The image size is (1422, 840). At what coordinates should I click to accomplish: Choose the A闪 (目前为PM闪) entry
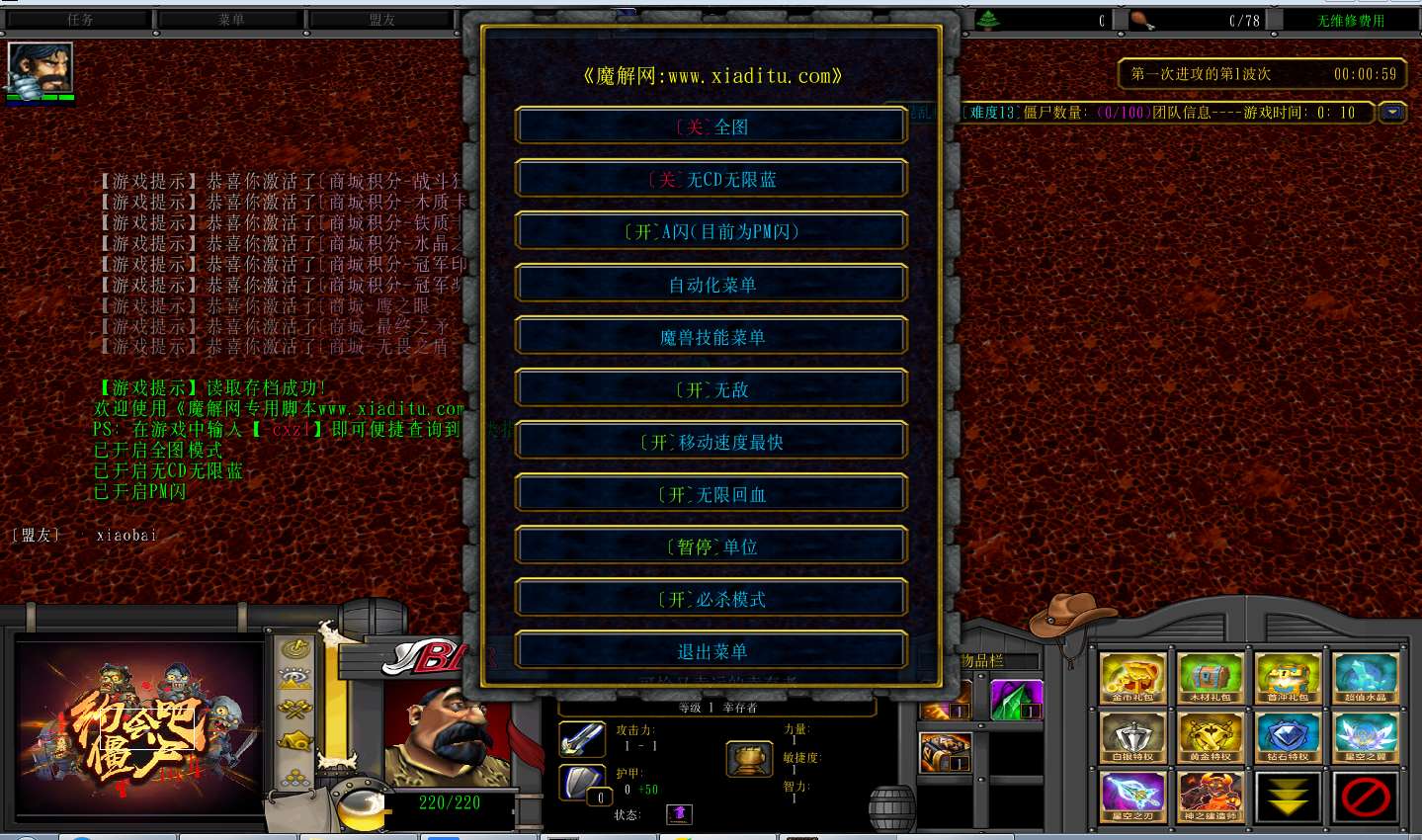[x=711, y=231]
